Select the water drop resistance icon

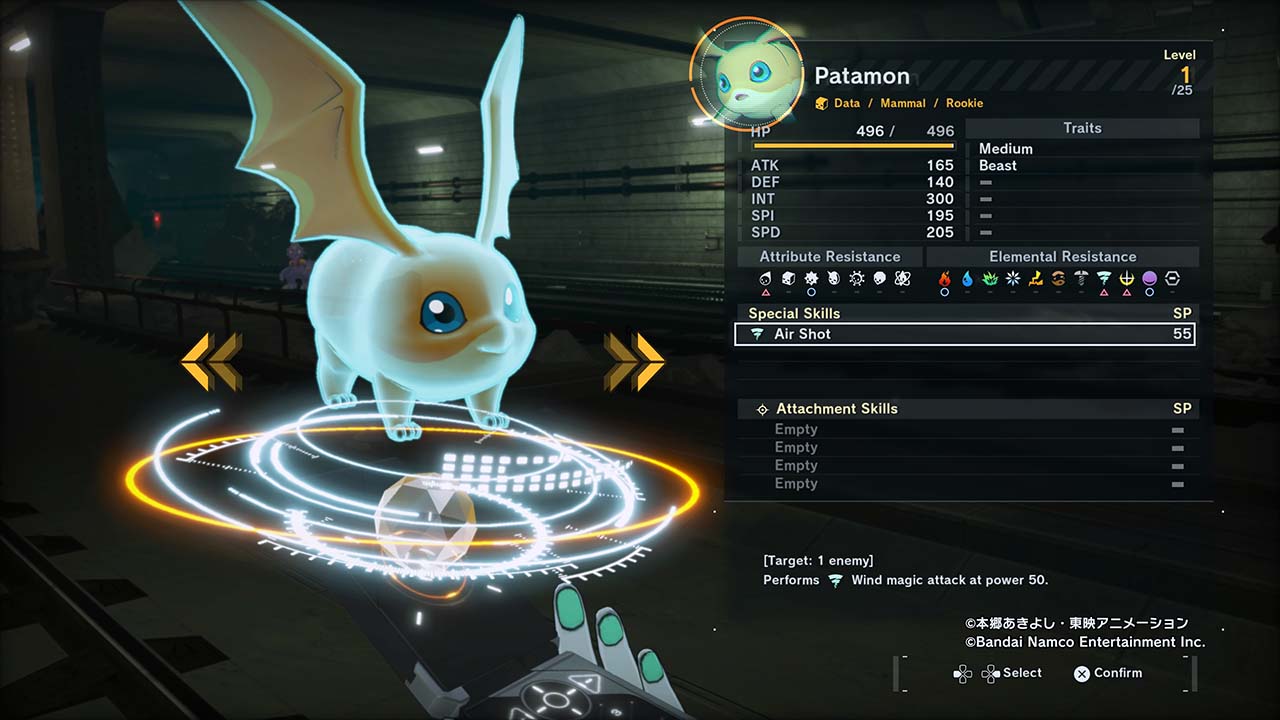pos(967,279)
